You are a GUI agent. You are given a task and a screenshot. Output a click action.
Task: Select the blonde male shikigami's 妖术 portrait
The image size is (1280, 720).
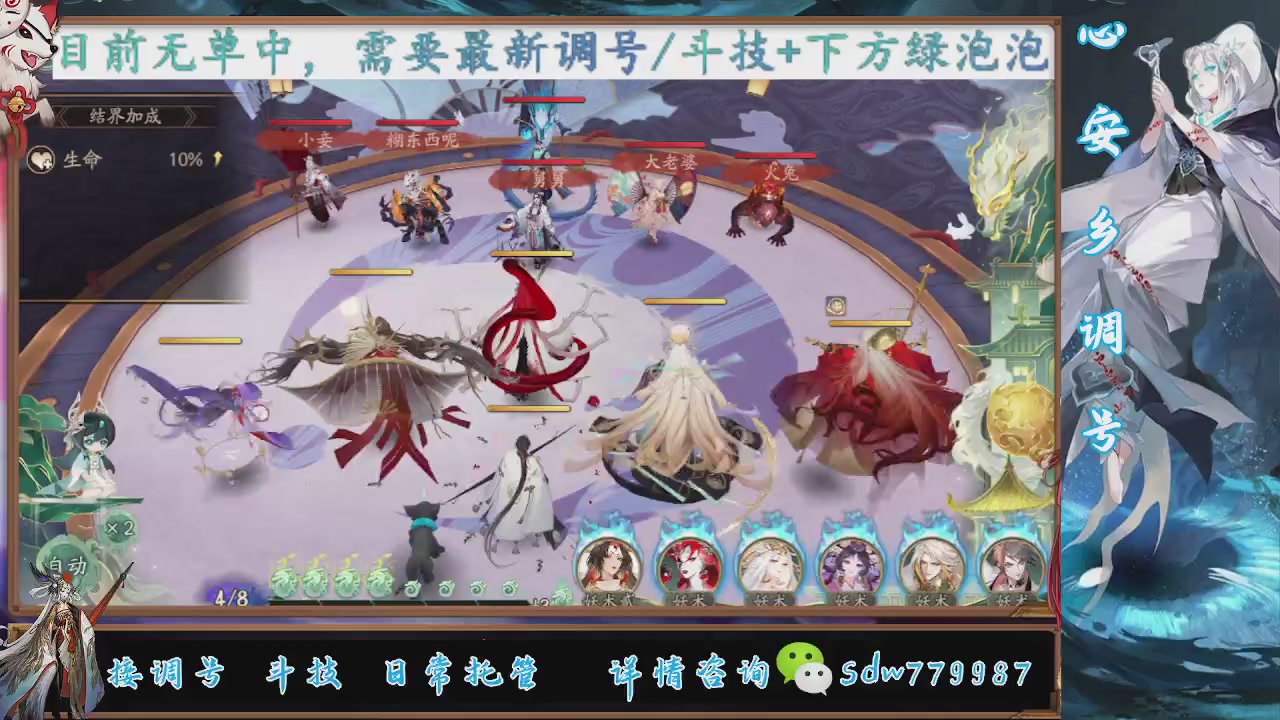931,565
